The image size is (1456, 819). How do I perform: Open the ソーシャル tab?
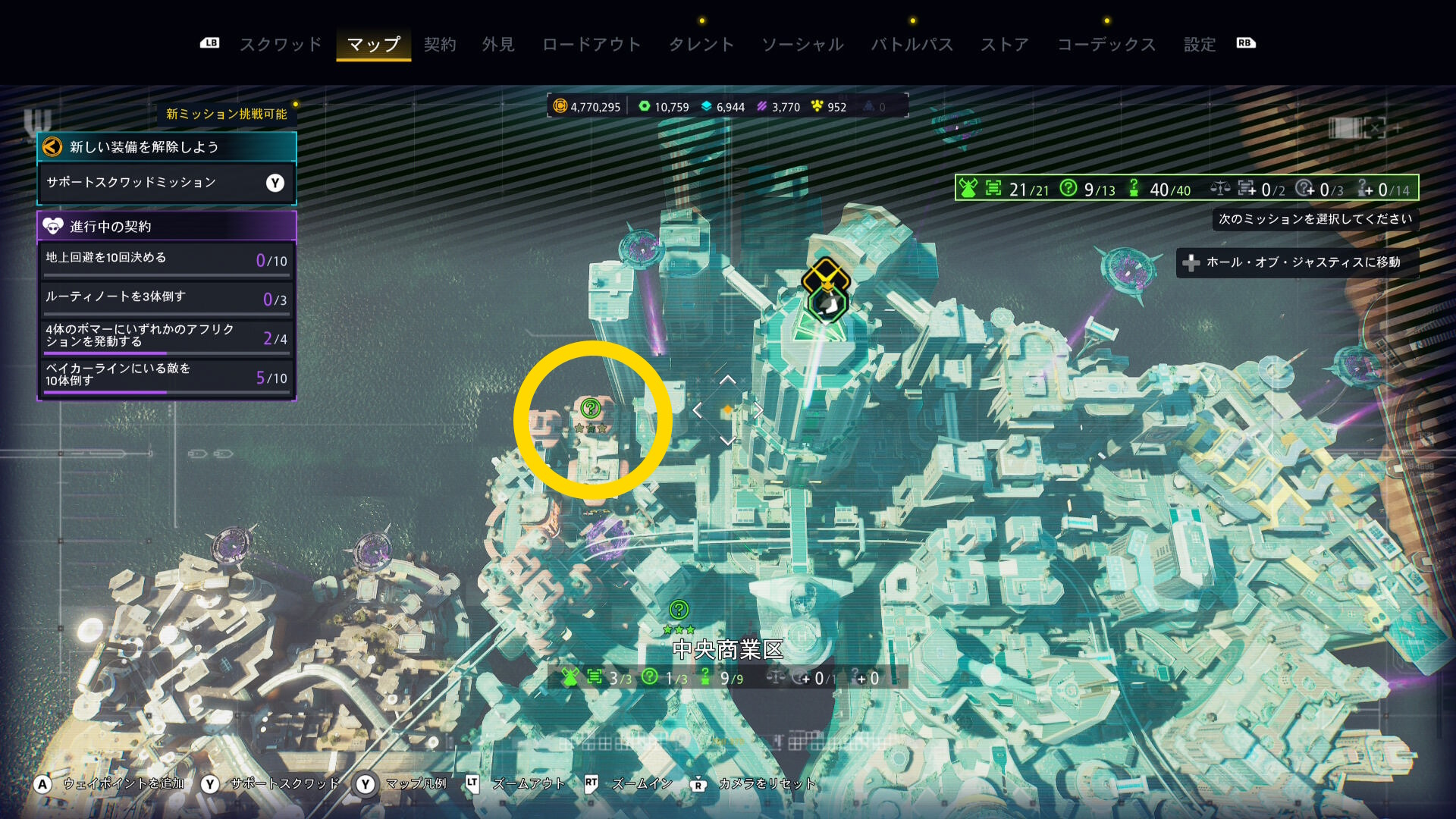click(802, 45)
